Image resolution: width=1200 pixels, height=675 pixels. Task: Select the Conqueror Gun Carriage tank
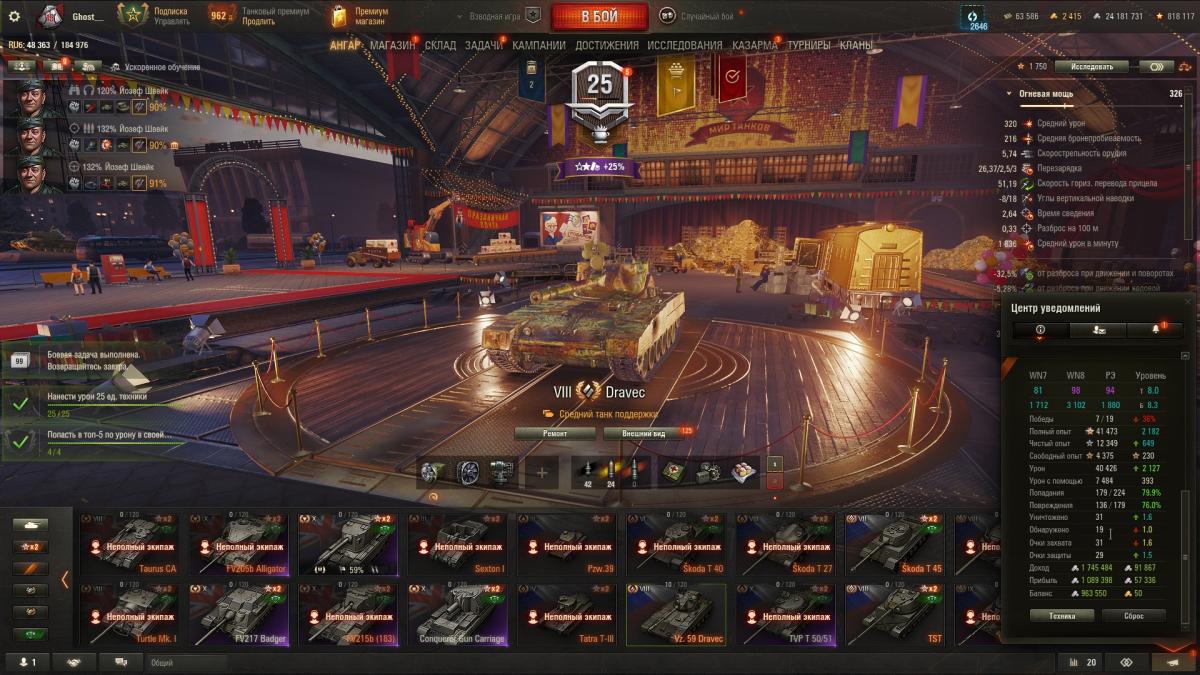[462, 612]
